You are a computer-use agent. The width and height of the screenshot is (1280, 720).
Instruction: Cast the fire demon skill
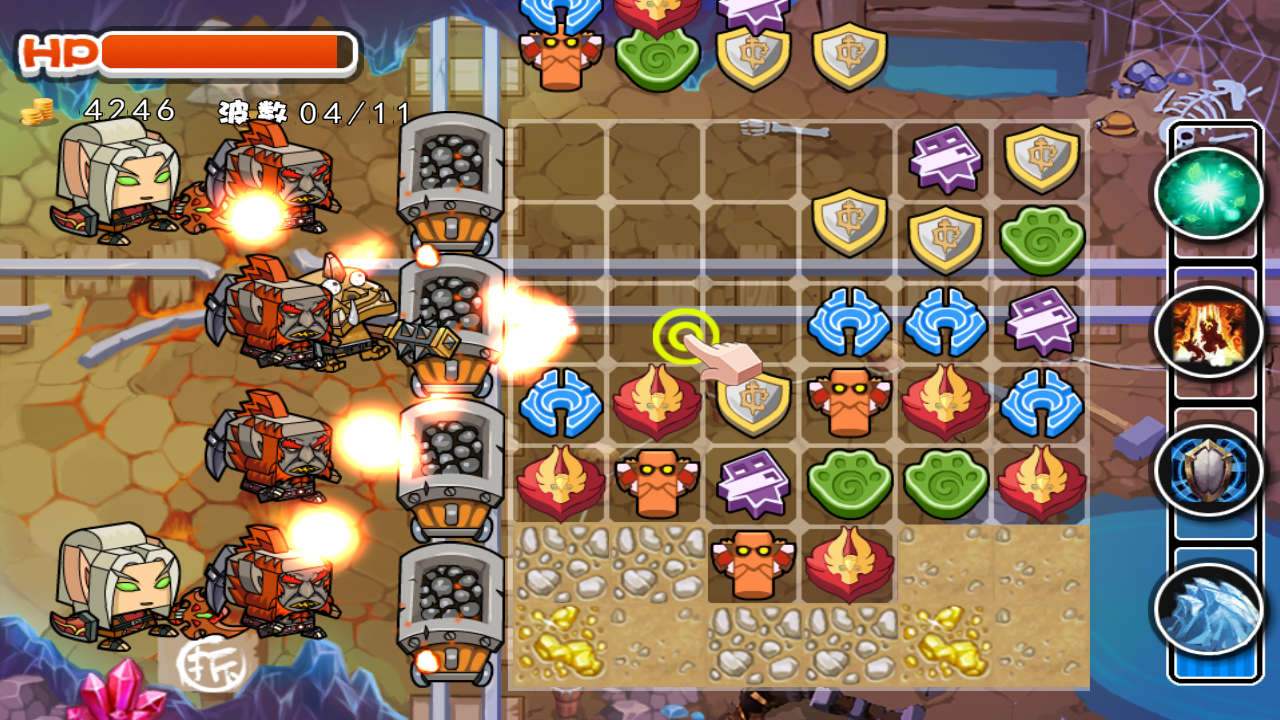(x=1208, y=332)
